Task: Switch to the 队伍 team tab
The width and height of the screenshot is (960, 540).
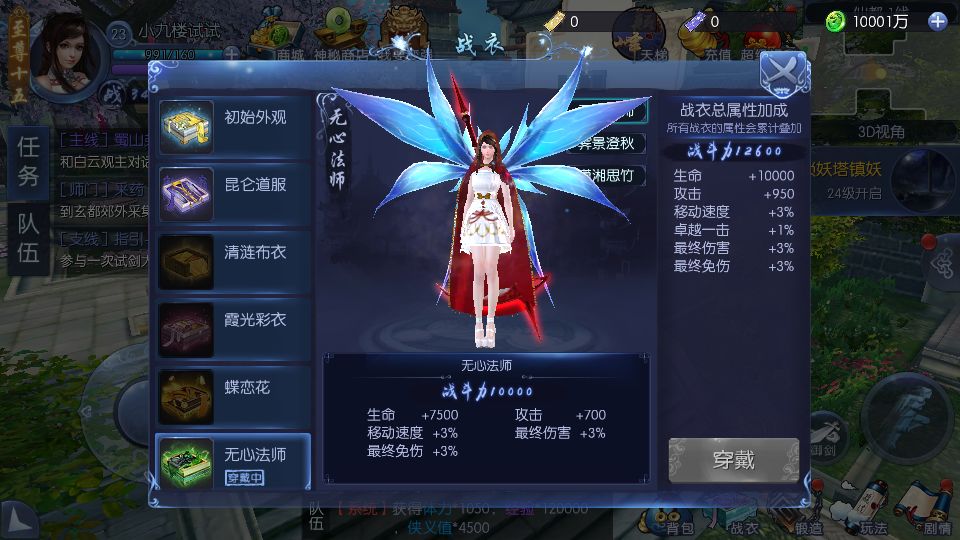Action: (28, 238)
